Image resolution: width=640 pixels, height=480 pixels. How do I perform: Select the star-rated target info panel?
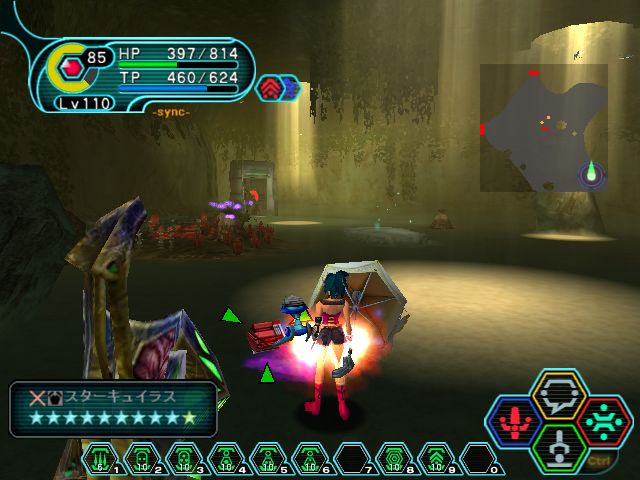point(113,409)
